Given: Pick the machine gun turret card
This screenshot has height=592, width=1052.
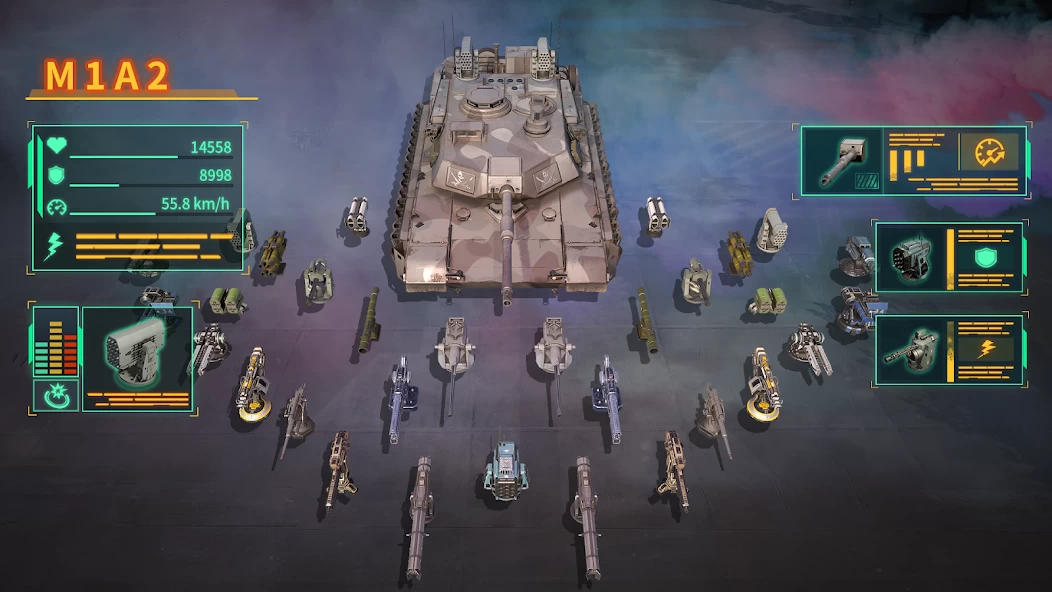Looking at the screenshot, I should coord(909,351).
